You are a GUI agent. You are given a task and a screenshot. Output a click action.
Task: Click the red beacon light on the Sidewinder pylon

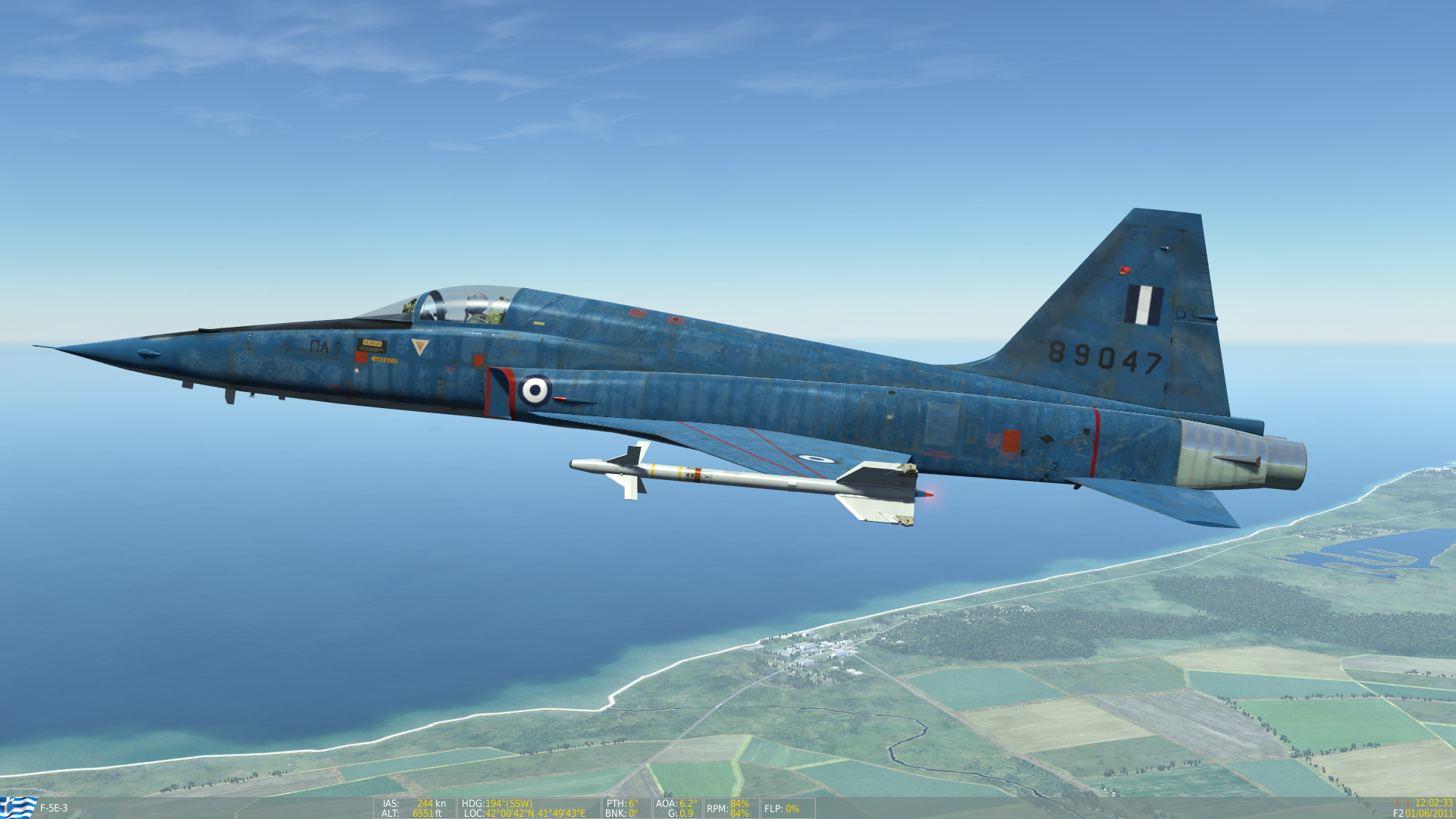click(x=928, y=494)
